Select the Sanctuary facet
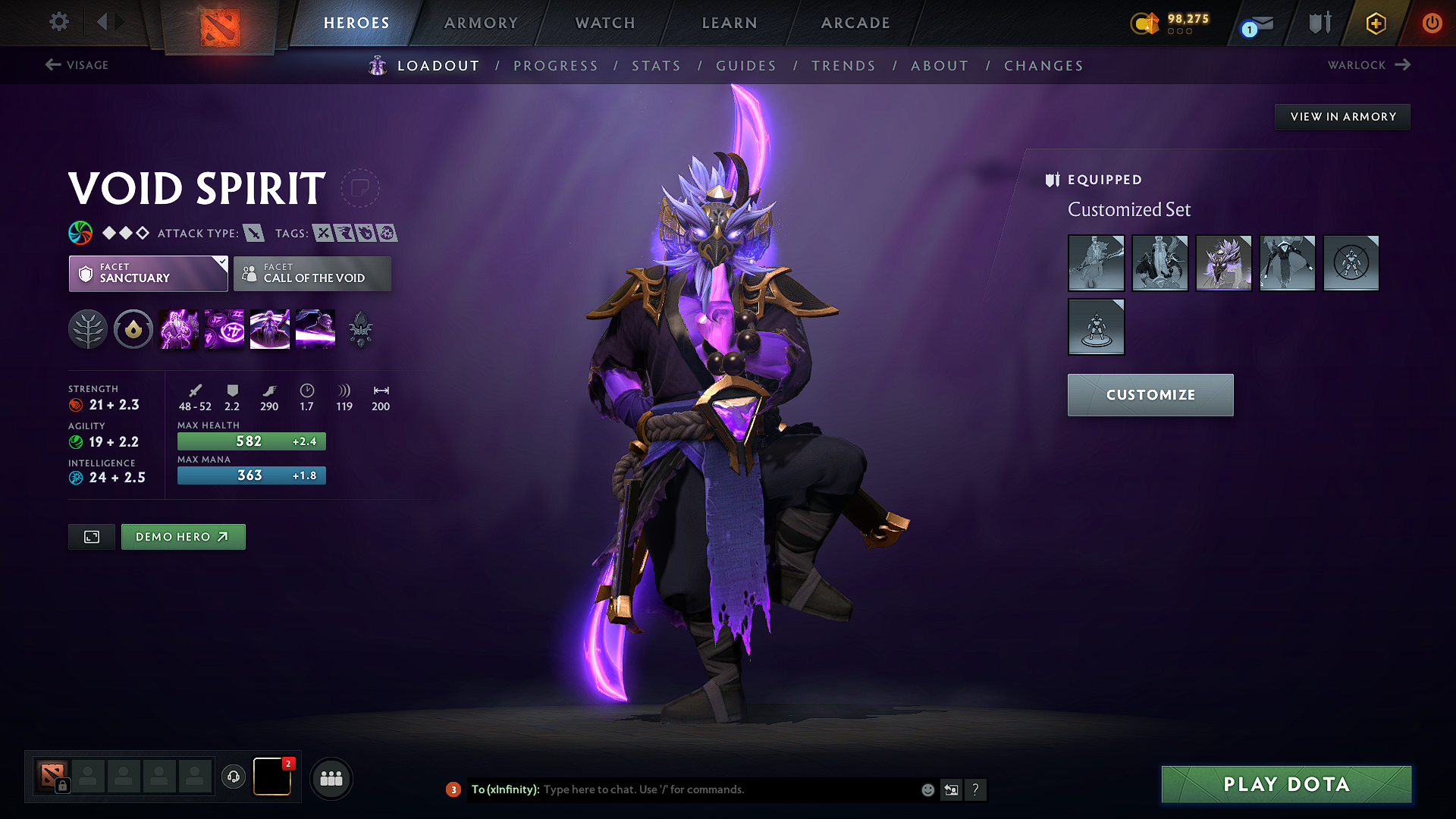Viewport: 1456px width, 819px height. tap(144, 274)
